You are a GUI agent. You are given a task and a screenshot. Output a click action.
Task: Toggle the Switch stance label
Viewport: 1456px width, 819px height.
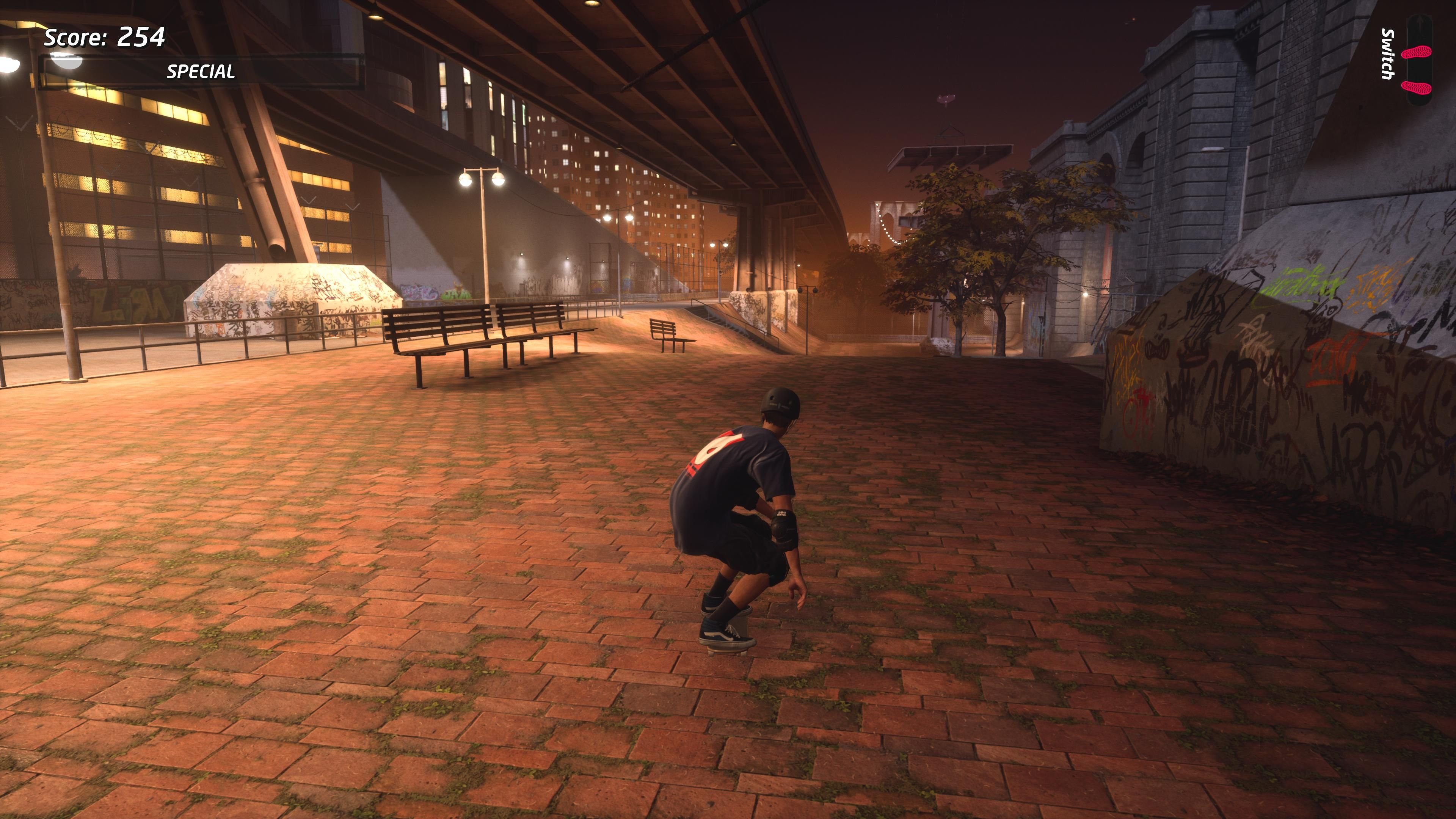[x=1389, y=53]
